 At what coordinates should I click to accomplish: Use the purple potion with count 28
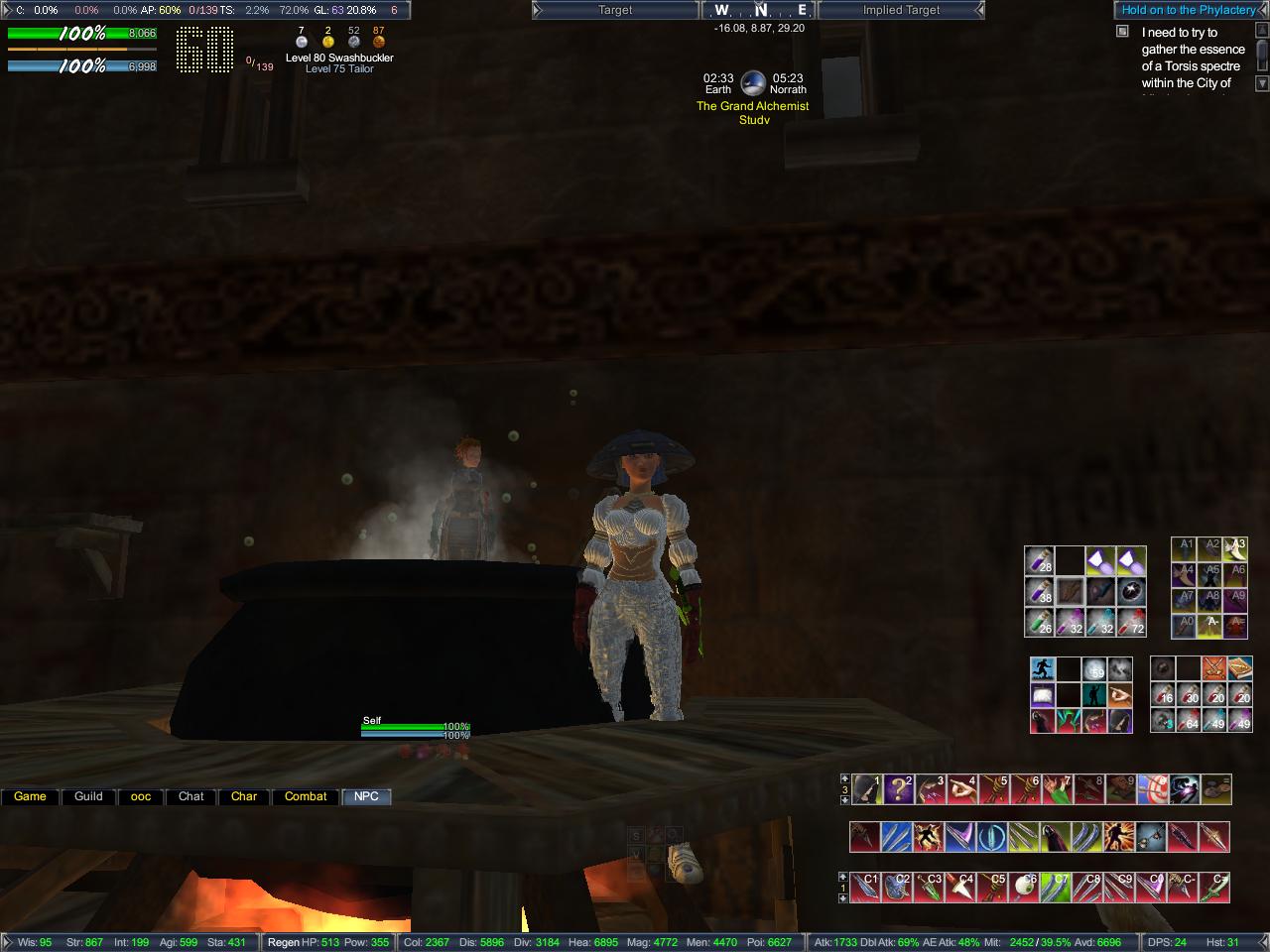(x=1038, y=561)
